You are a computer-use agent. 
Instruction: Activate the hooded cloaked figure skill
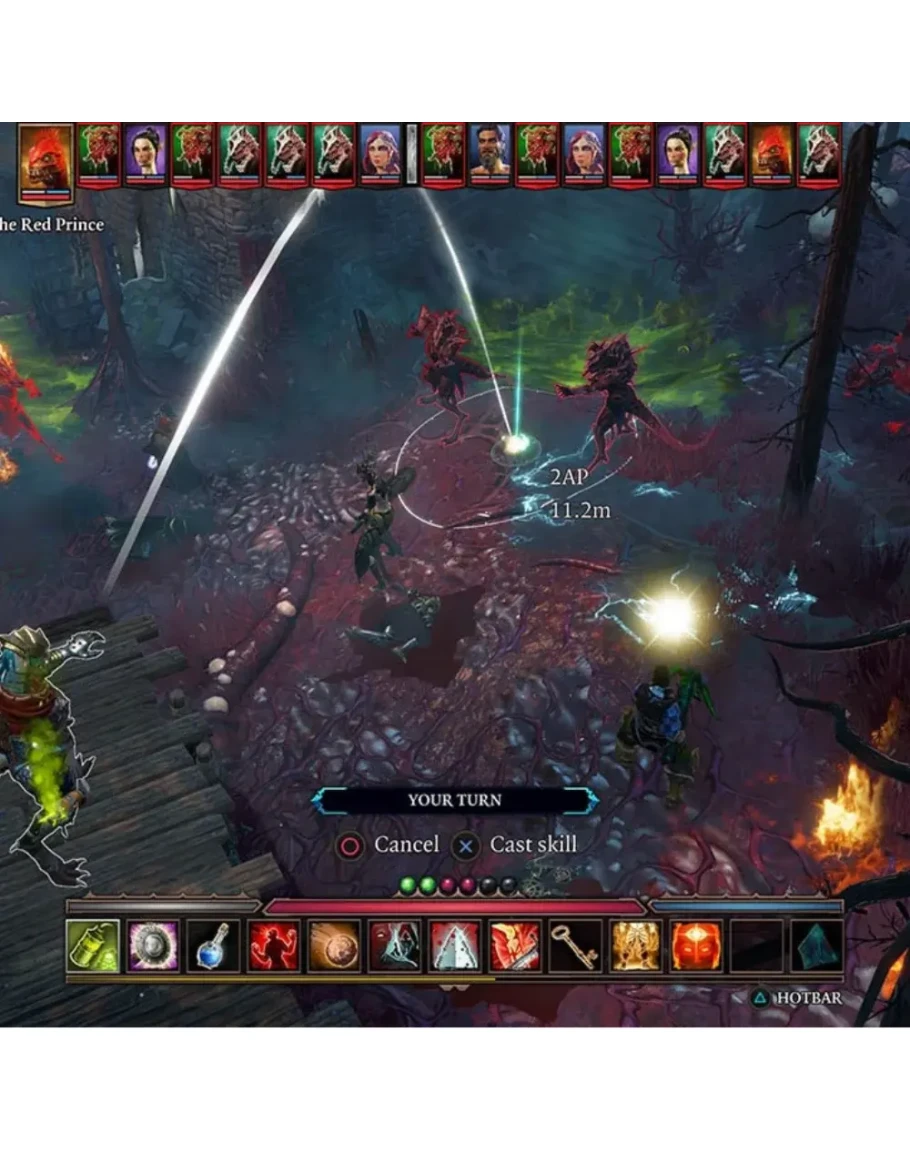click(394, 946)
